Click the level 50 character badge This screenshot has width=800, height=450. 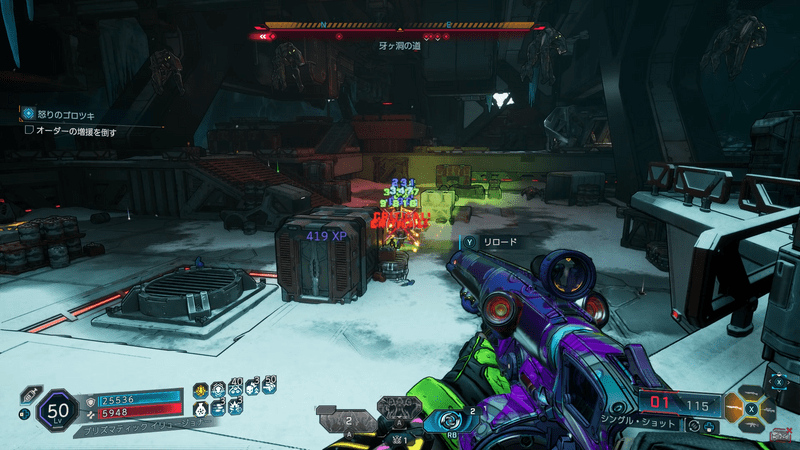pyautogui.click(x=56, y=411)
